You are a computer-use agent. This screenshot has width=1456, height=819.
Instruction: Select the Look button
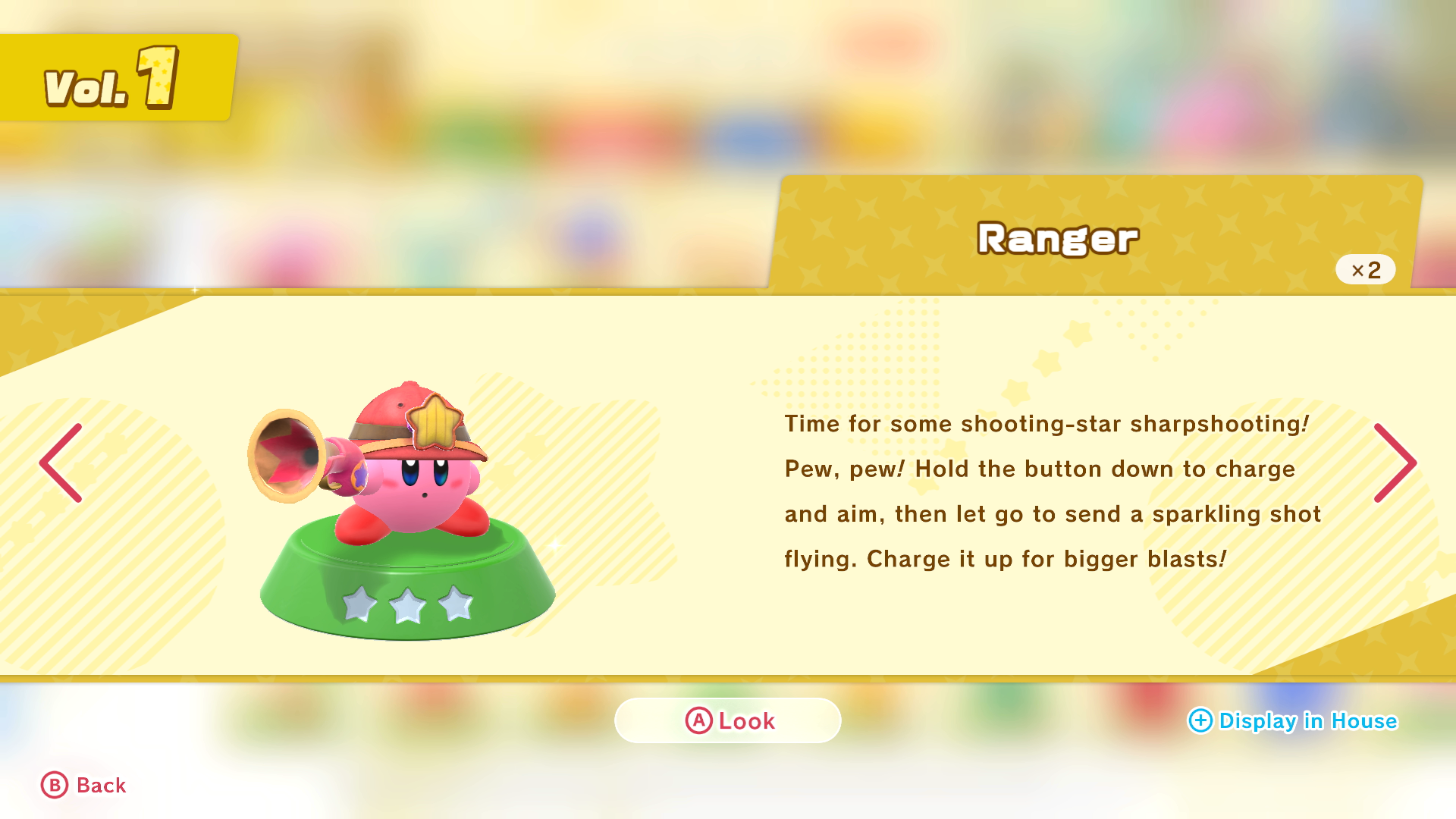[728, 720]
